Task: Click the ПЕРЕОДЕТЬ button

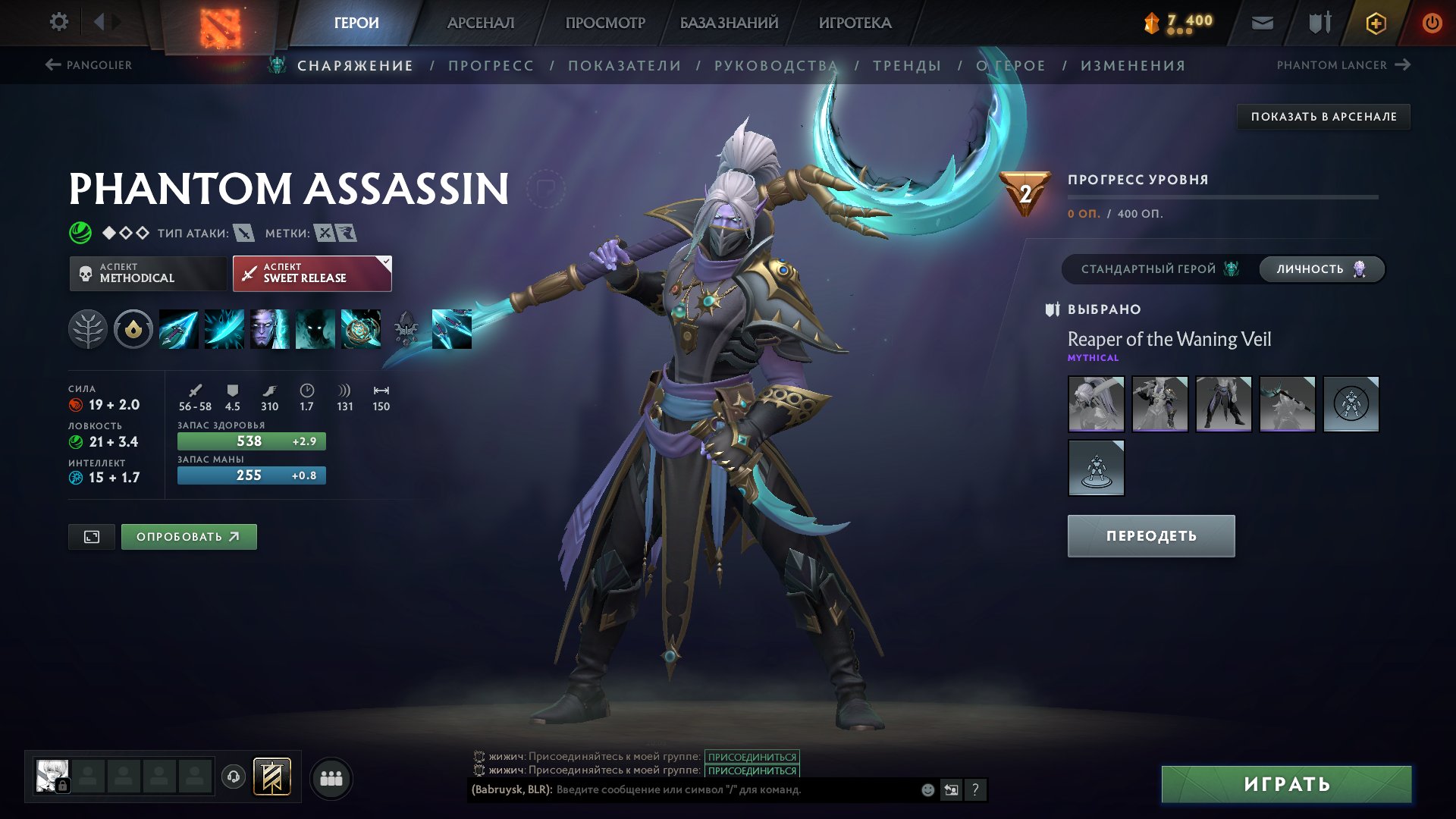Action: point(1150,535)
